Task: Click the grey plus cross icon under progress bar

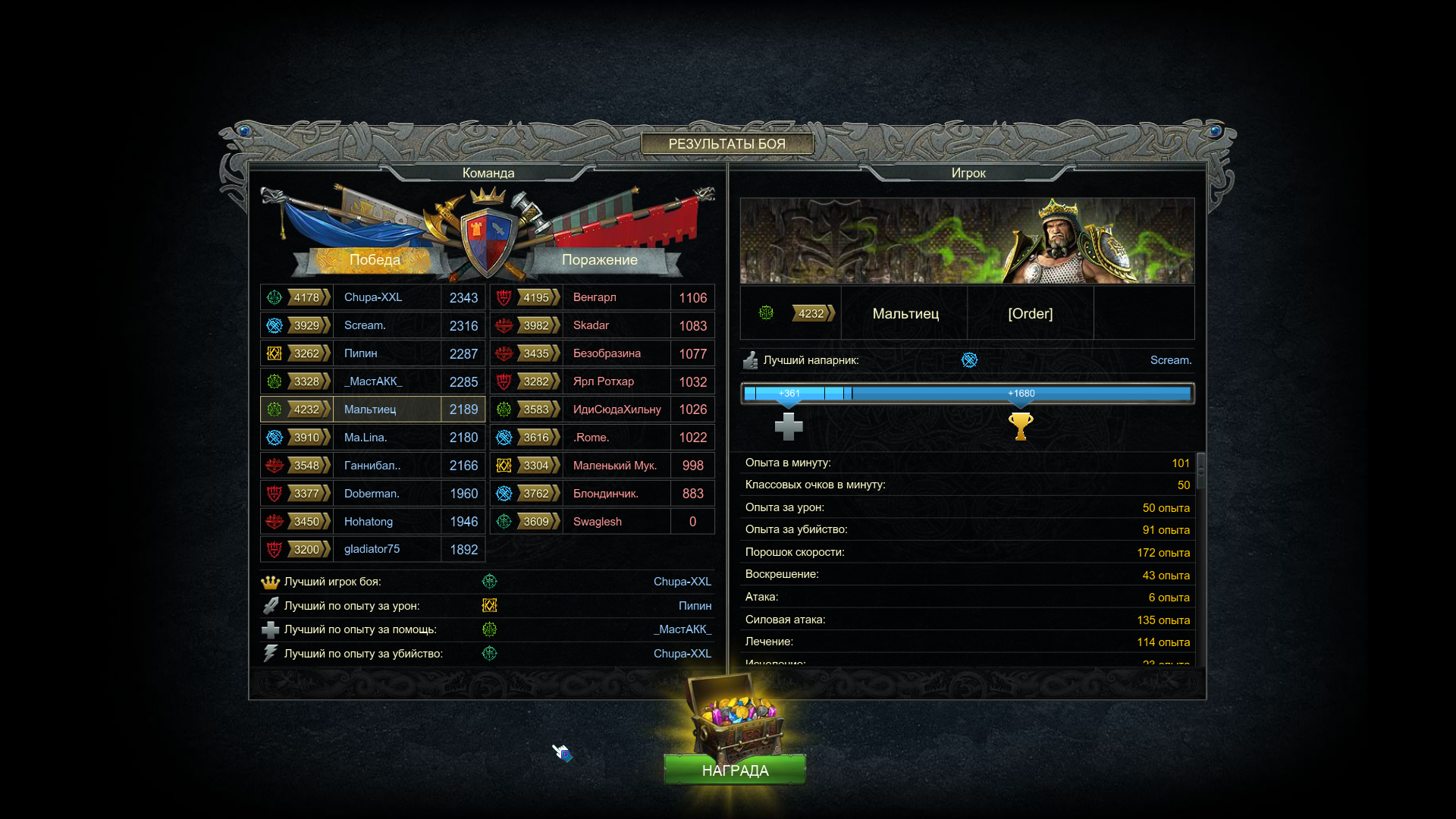Action: [x=789, y=426]
